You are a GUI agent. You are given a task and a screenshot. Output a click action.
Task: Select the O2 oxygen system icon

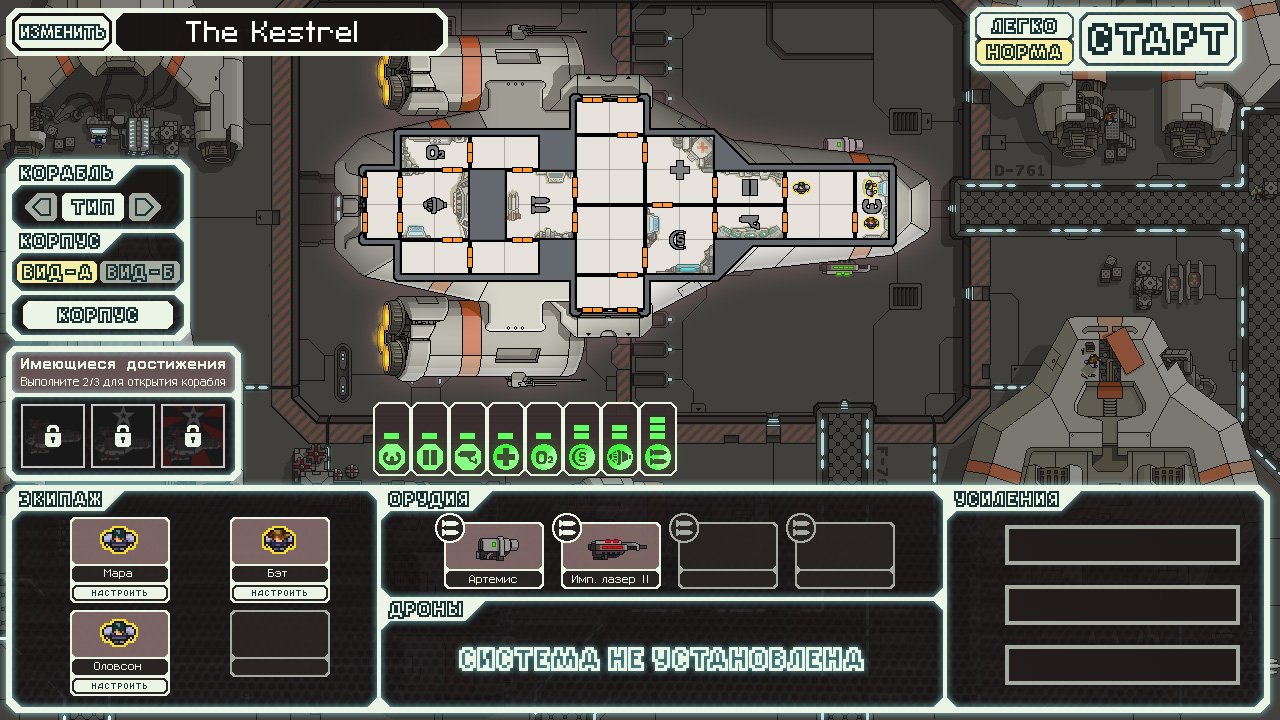pyautogui.click(x=542, y=455)
